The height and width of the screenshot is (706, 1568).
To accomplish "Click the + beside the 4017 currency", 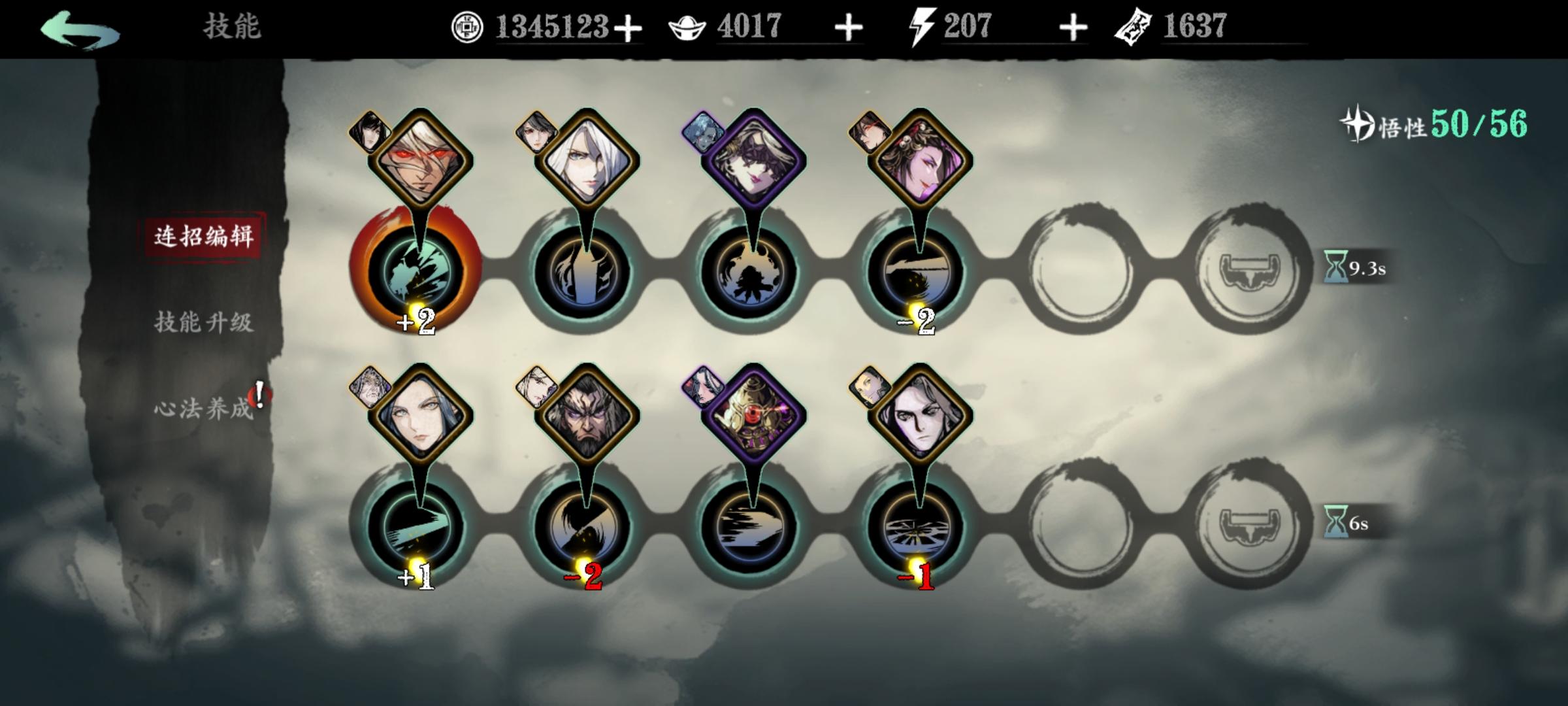I will click(x=848, y=27).
